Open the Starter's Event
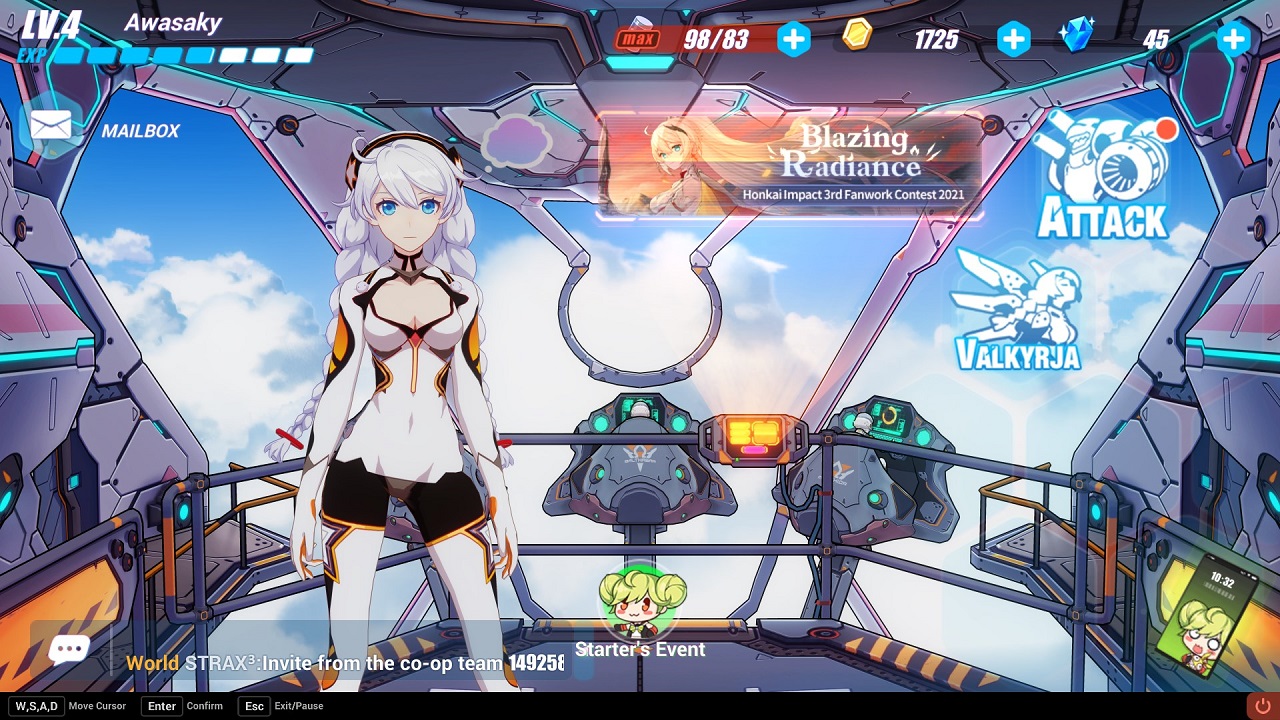This screenshot has height=720, width=1280. 641,612
